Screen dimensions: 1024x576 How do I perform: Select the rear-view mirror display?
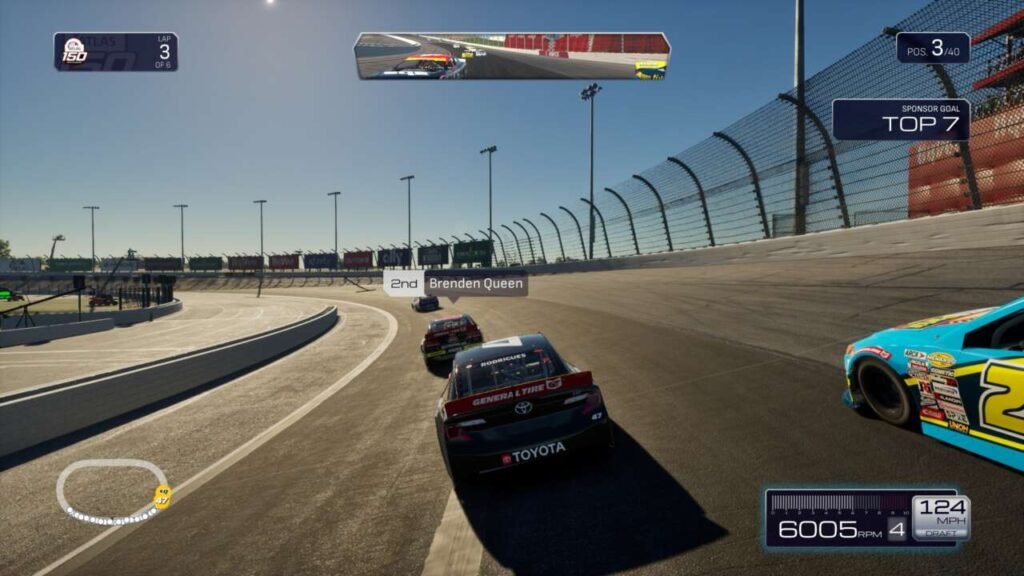click(x=512, y=56)
